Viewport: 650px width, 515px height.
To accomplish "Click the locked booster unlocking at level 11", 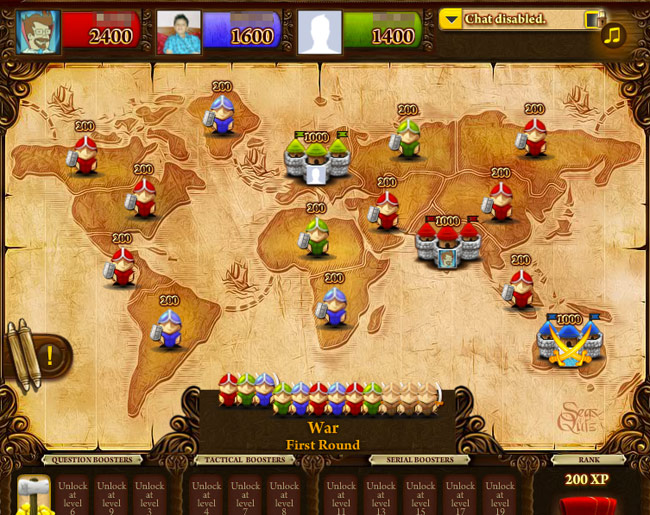I will (341, 496).
